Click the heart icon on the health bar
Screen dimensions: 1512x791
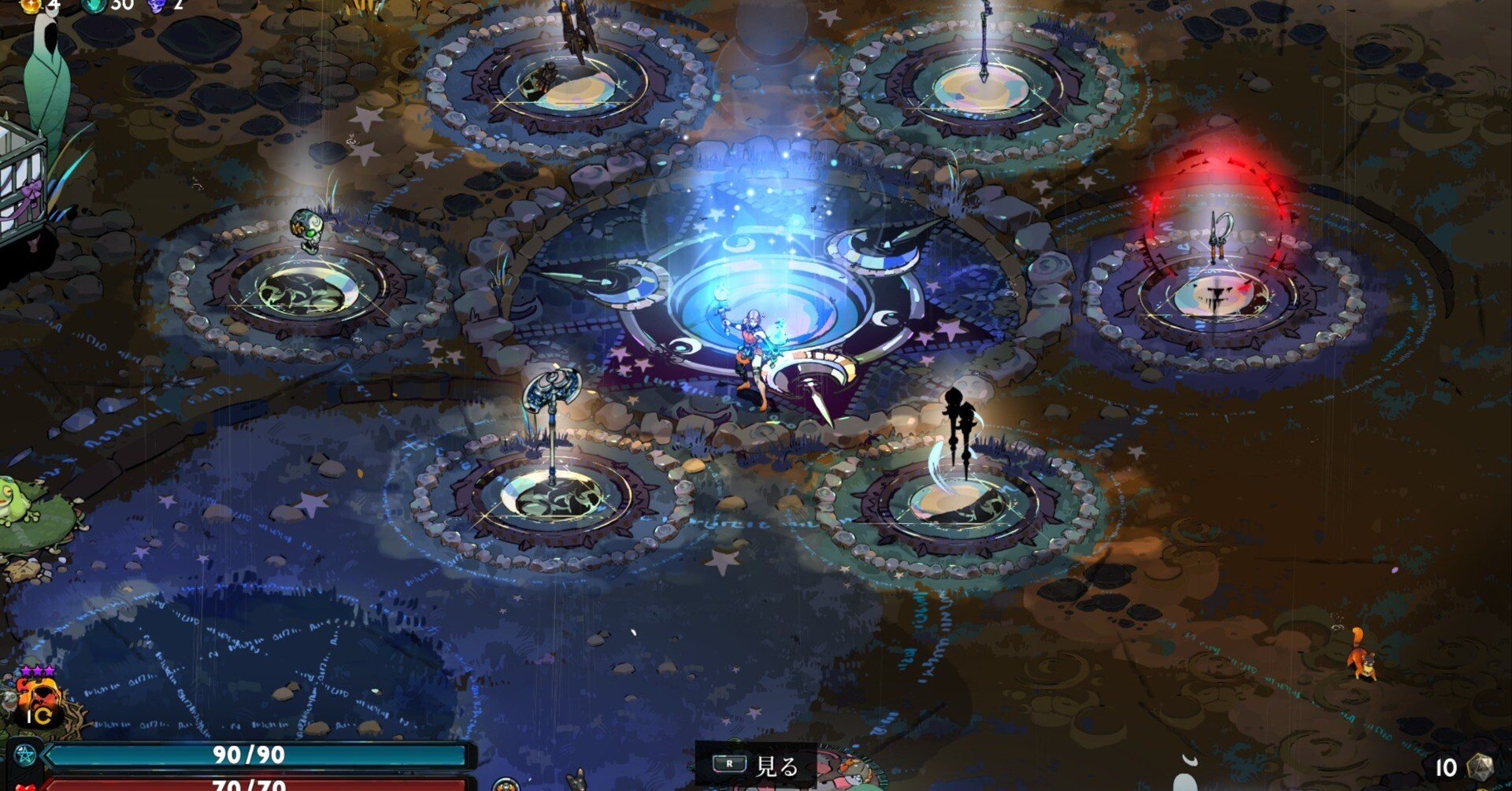[x=26, y=789]
